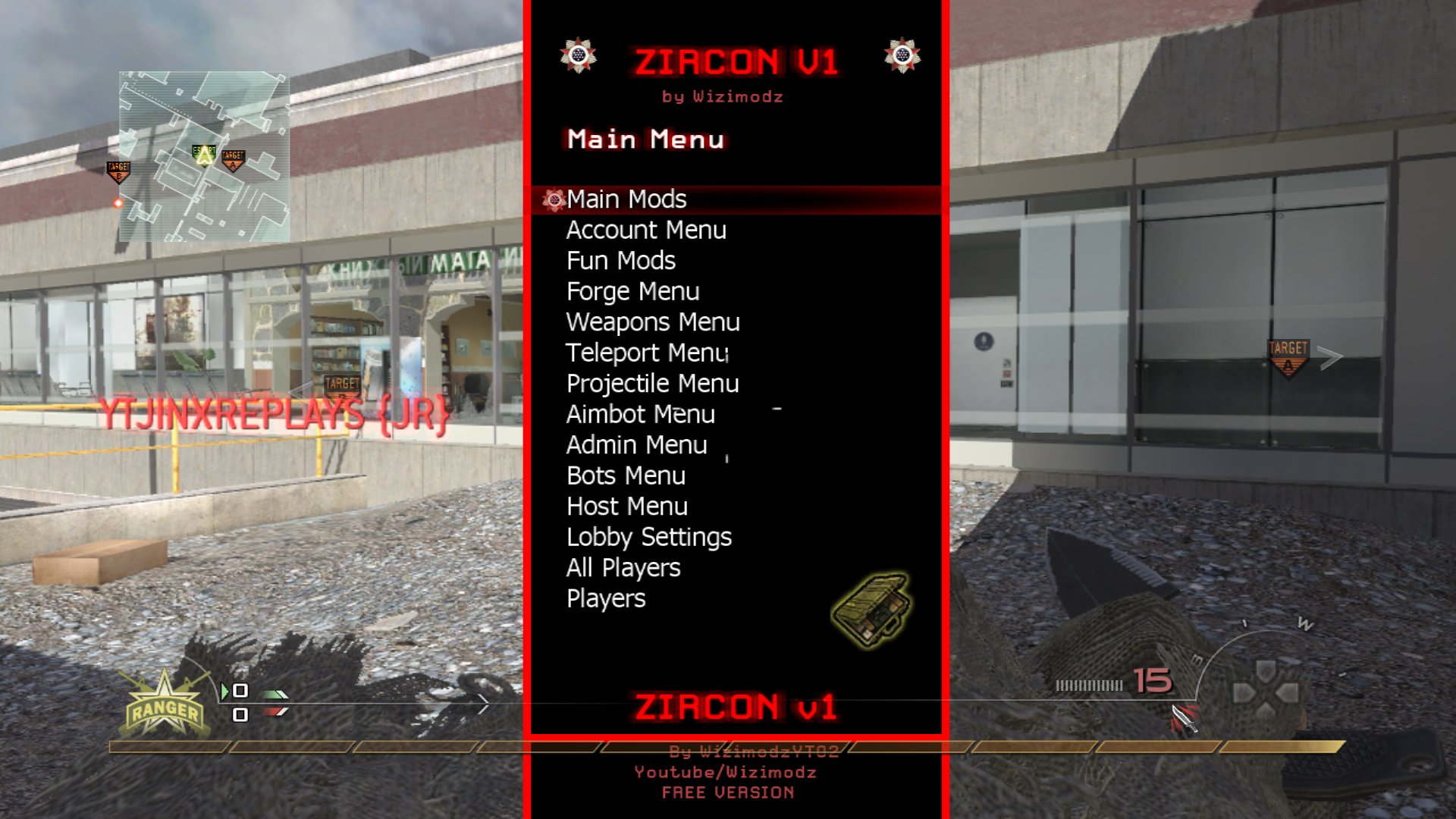This screenshot has height=819, width=1456.
Task: Open the Admin Menu entry
Action: click(636, 444)
